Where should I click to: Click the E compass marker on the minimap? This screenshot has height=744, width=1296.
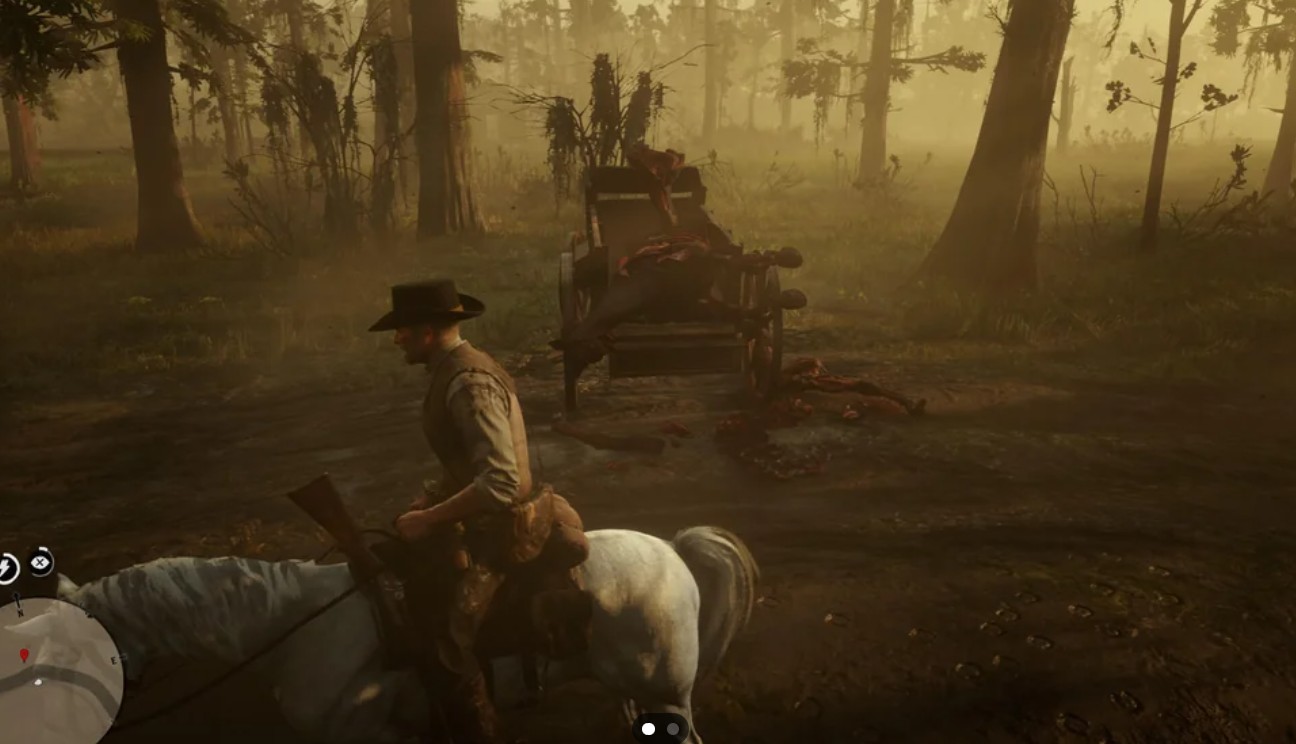click(x=115, y=661)
